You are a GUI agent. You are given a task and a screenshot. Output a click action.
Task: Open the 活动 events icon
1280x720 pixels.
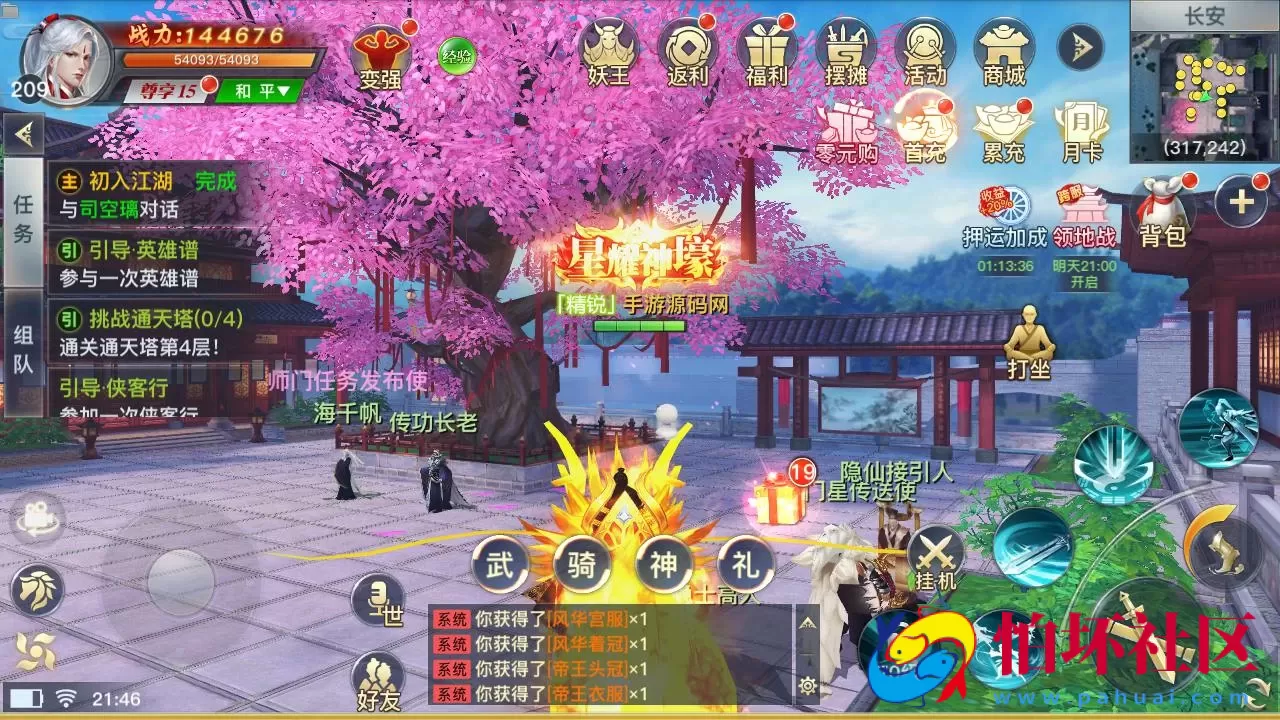tap(925, 50)
